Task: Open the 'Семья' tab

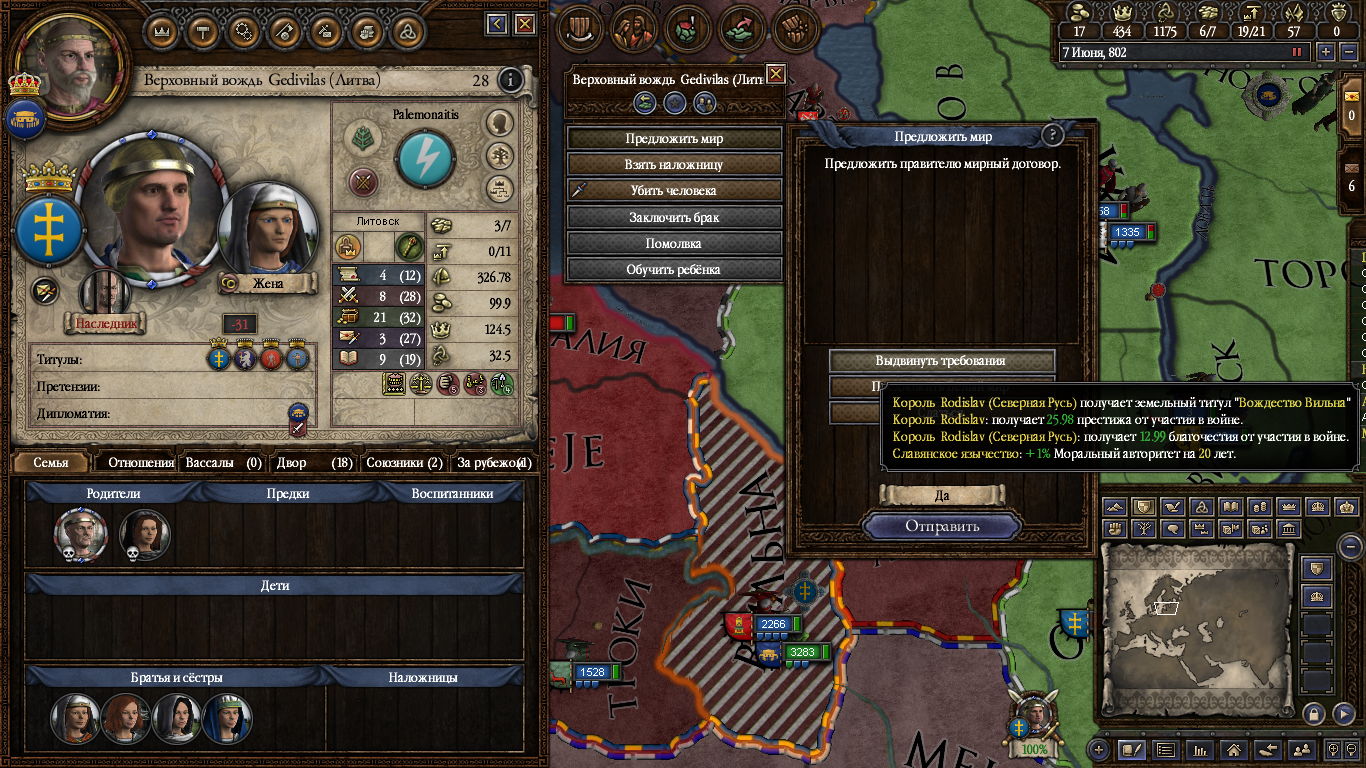Action: (x=51, y=463)
